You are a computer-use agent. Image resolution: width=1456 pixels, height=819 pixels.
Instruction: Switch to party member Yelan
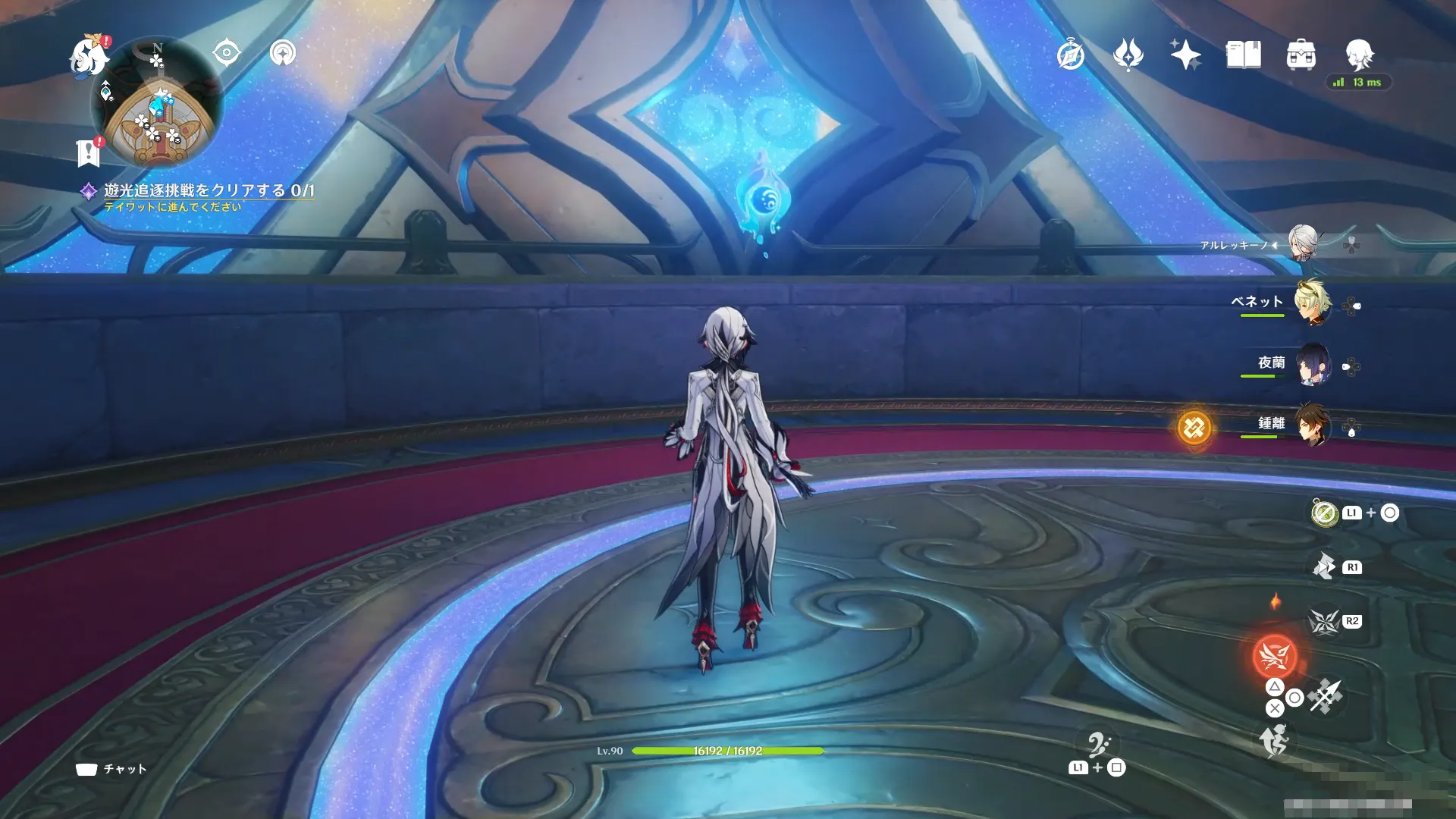point(1312,364)
